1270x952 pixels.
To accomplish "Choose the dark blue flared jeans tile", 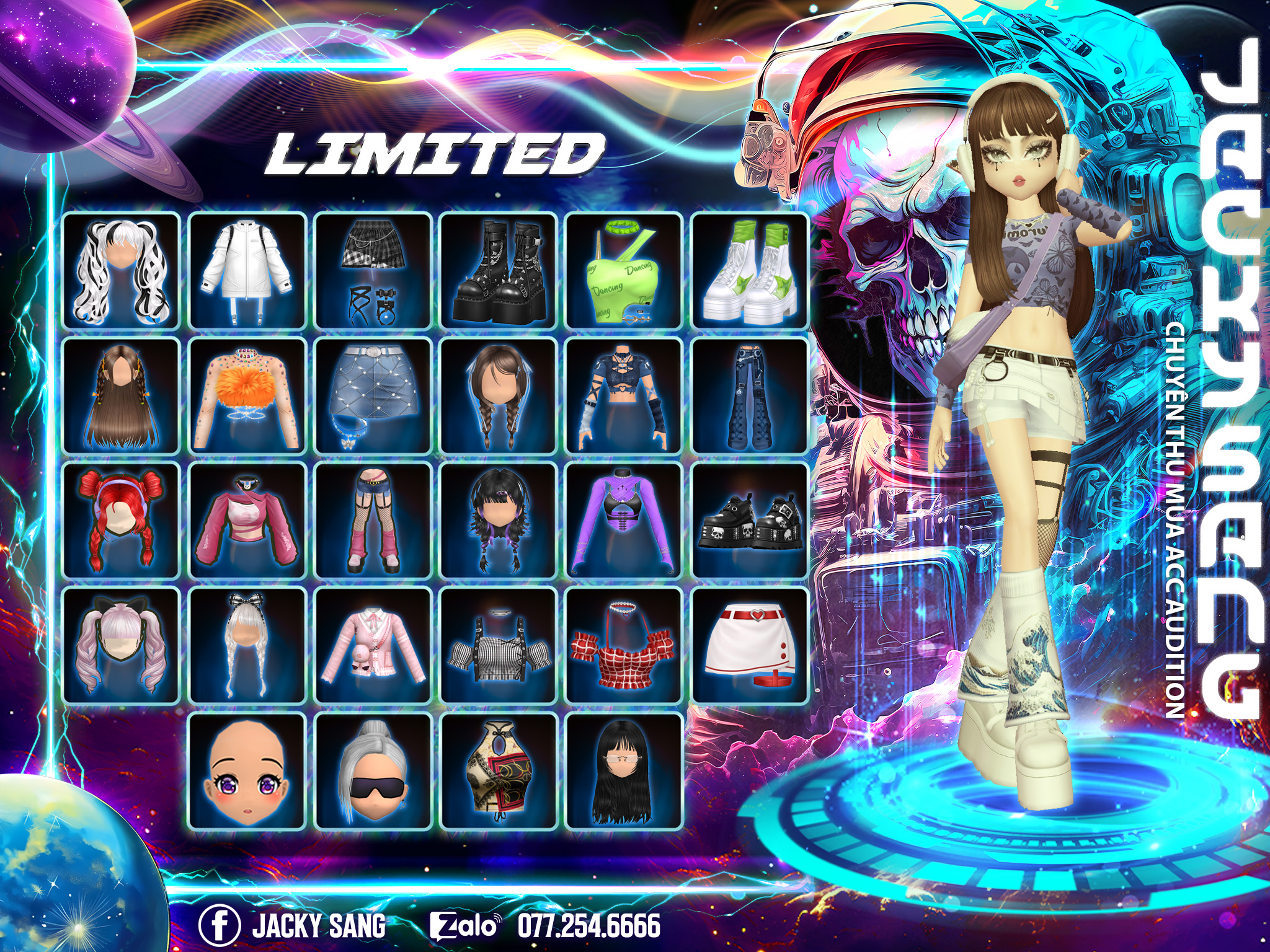I will (x=750, y=396).
